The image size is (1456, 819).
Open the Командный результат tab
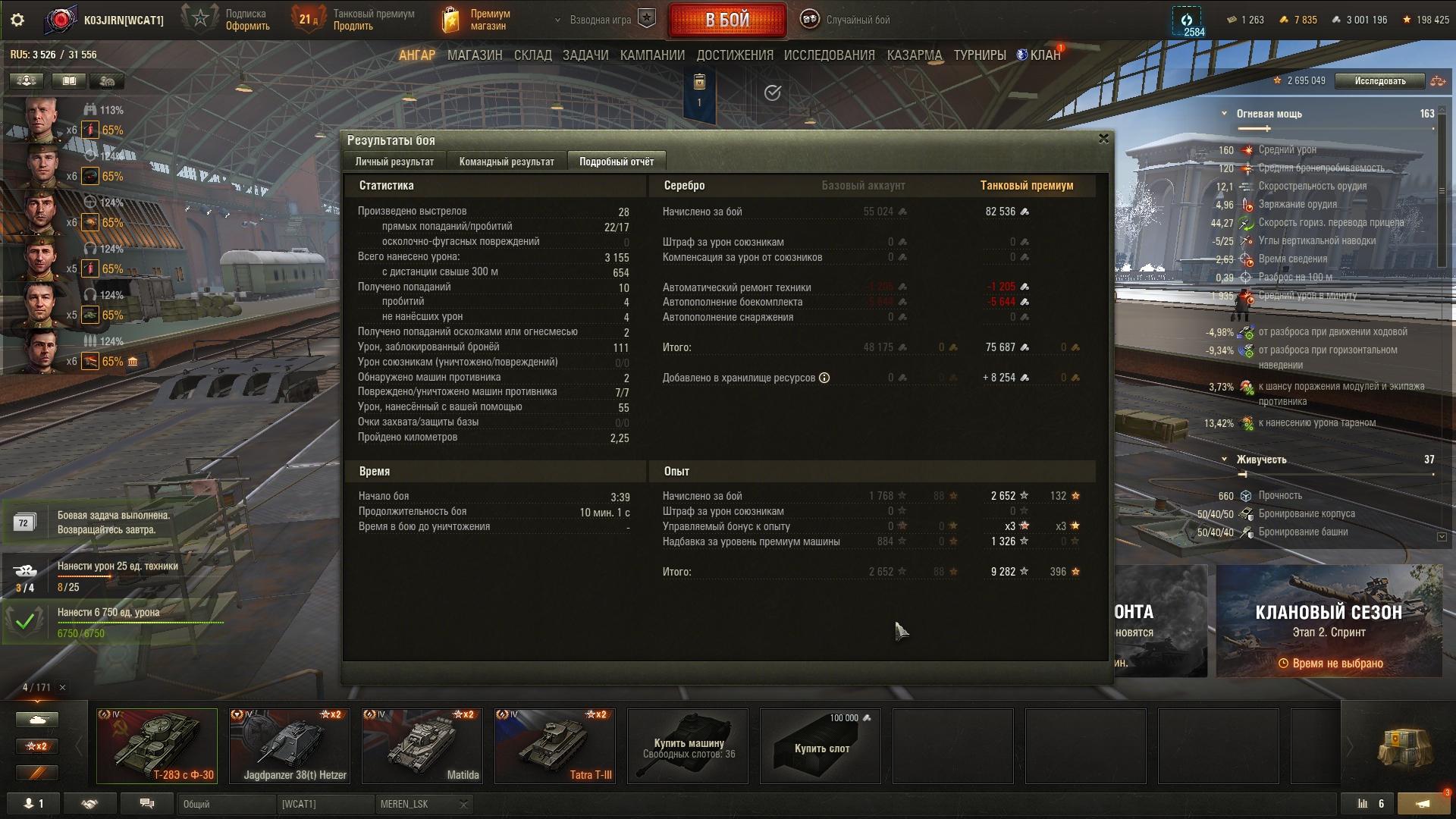click(507, 162)
